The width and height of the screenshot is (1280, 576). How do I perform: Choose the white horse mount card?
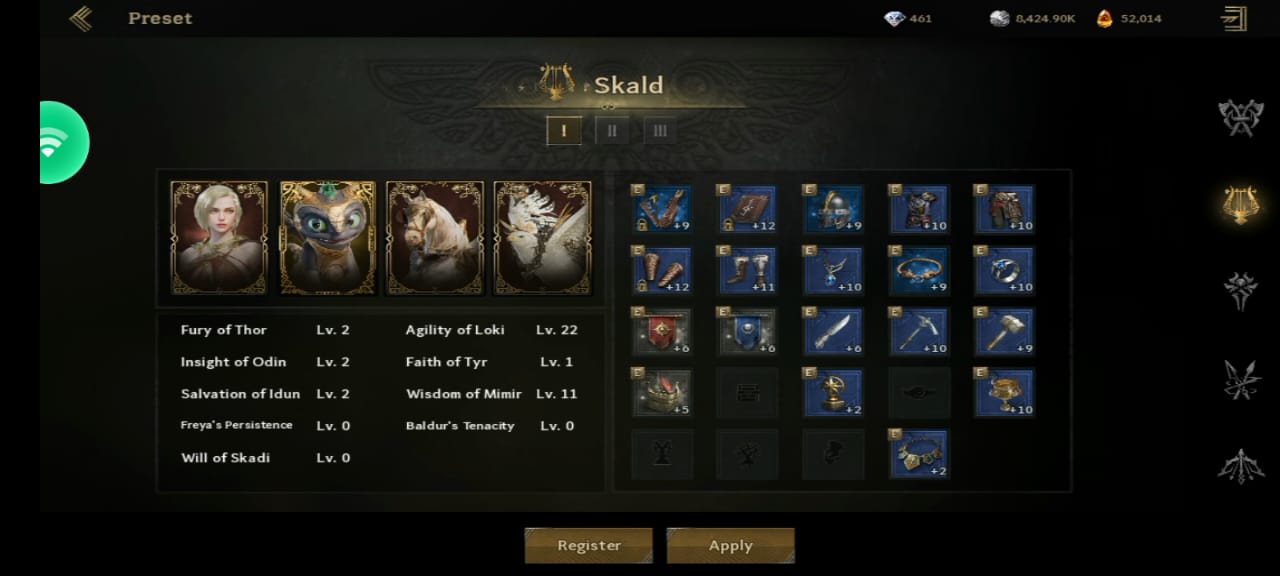point(435,238)
